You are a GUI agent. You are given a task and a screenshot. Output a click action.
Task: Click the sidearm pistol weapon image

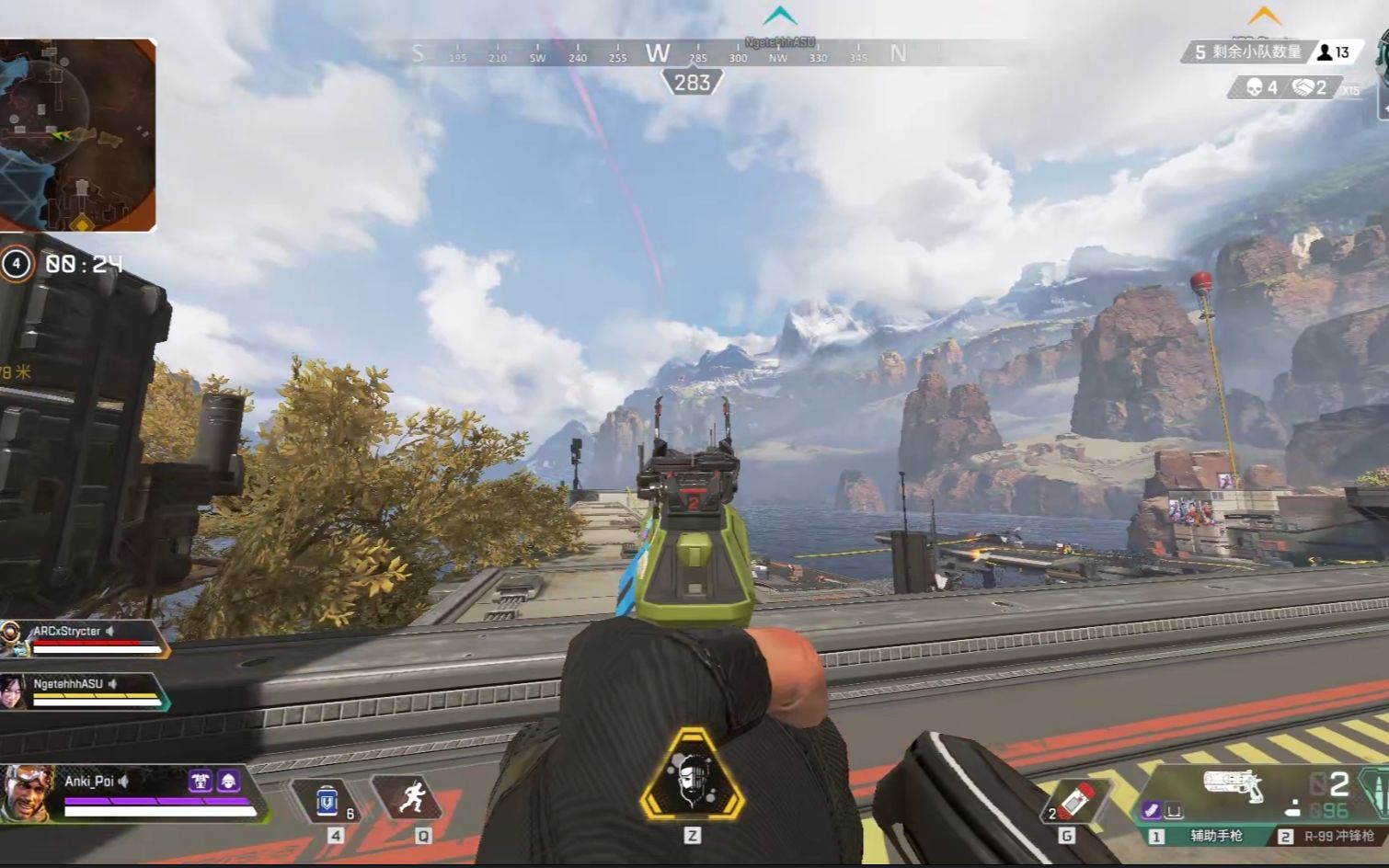tap(1233, 786)
